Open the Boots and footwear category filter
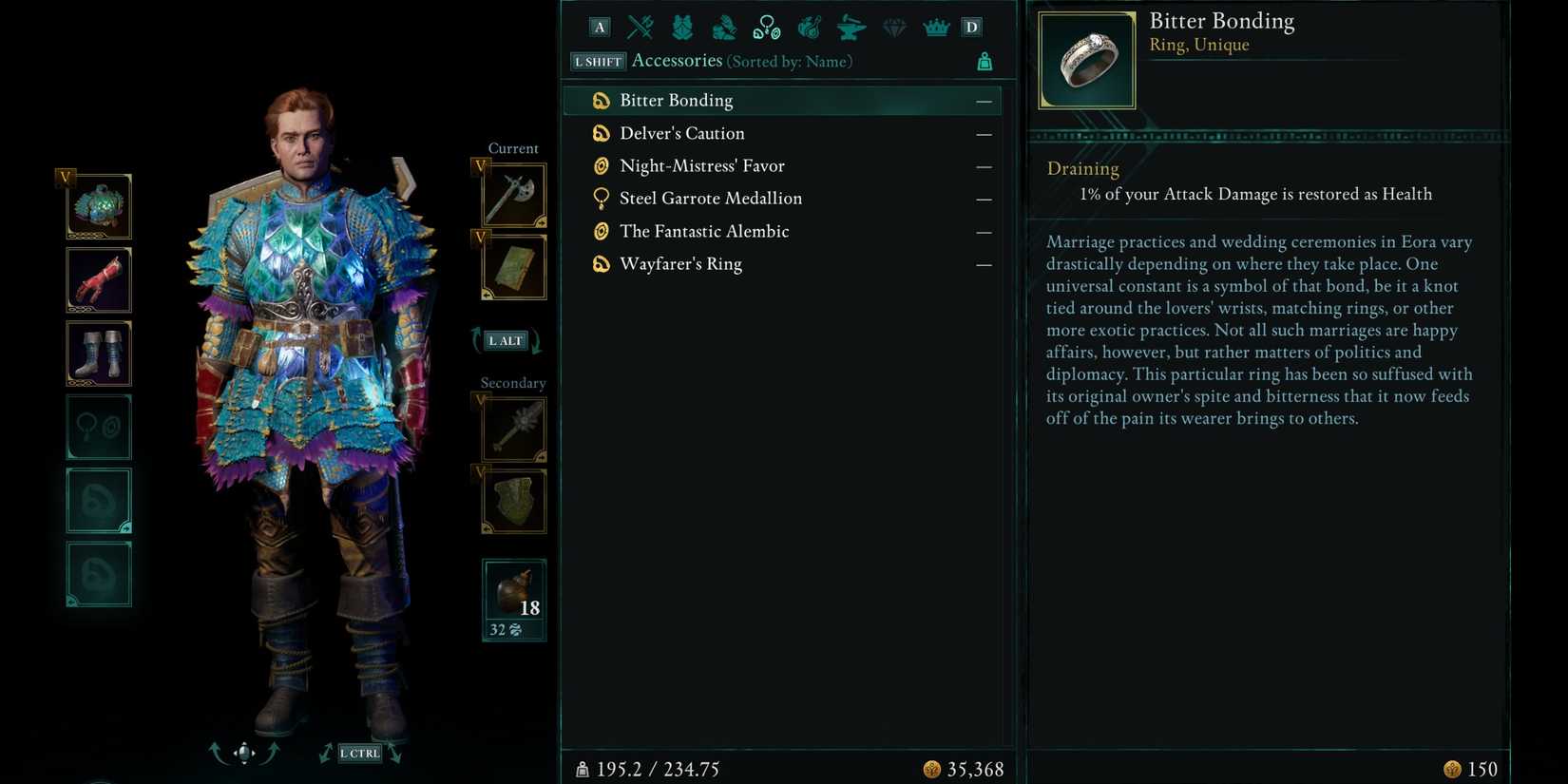Viewport: 1568px width, 784px height. coord(724,27)
